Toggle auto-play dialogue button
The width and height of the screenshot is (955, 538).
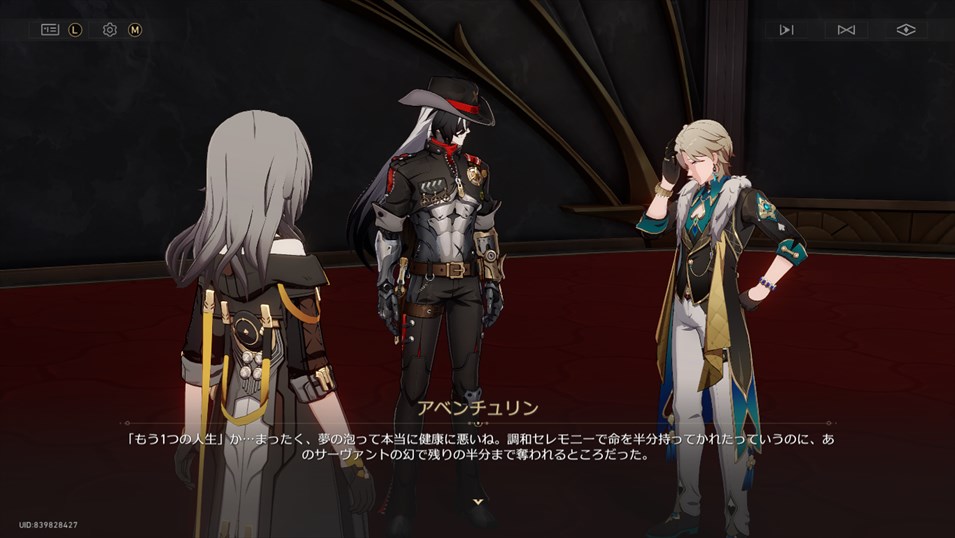click(787, 30)
